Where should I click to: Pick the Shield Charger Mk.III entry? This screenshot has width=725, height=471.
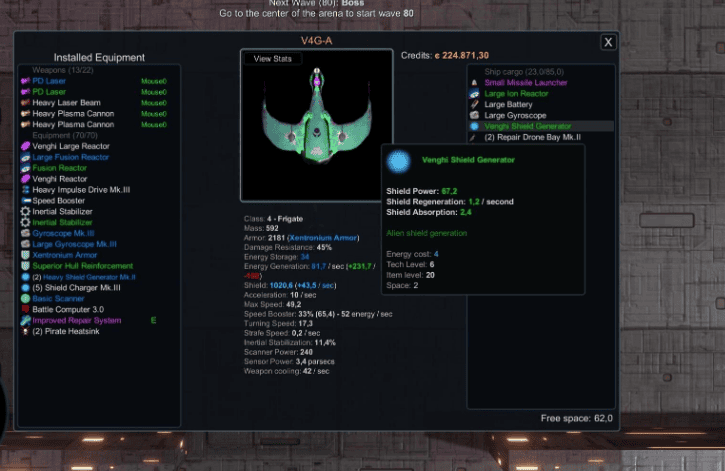pyautogui.click(x=77, y=288)
